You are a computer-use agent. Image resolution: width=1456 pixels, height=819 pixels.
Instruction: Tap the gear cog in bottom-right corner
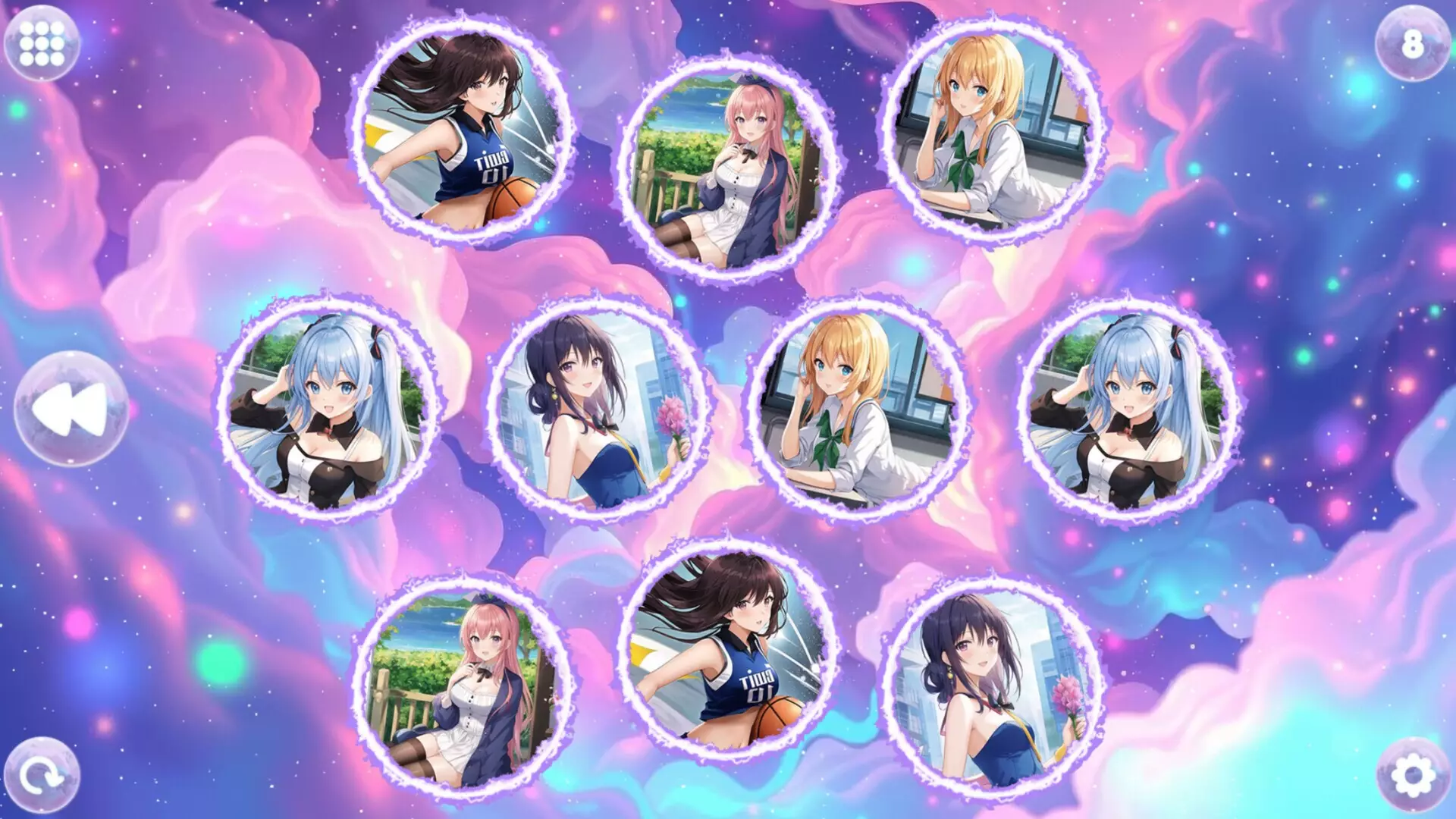pos(1412,776)
